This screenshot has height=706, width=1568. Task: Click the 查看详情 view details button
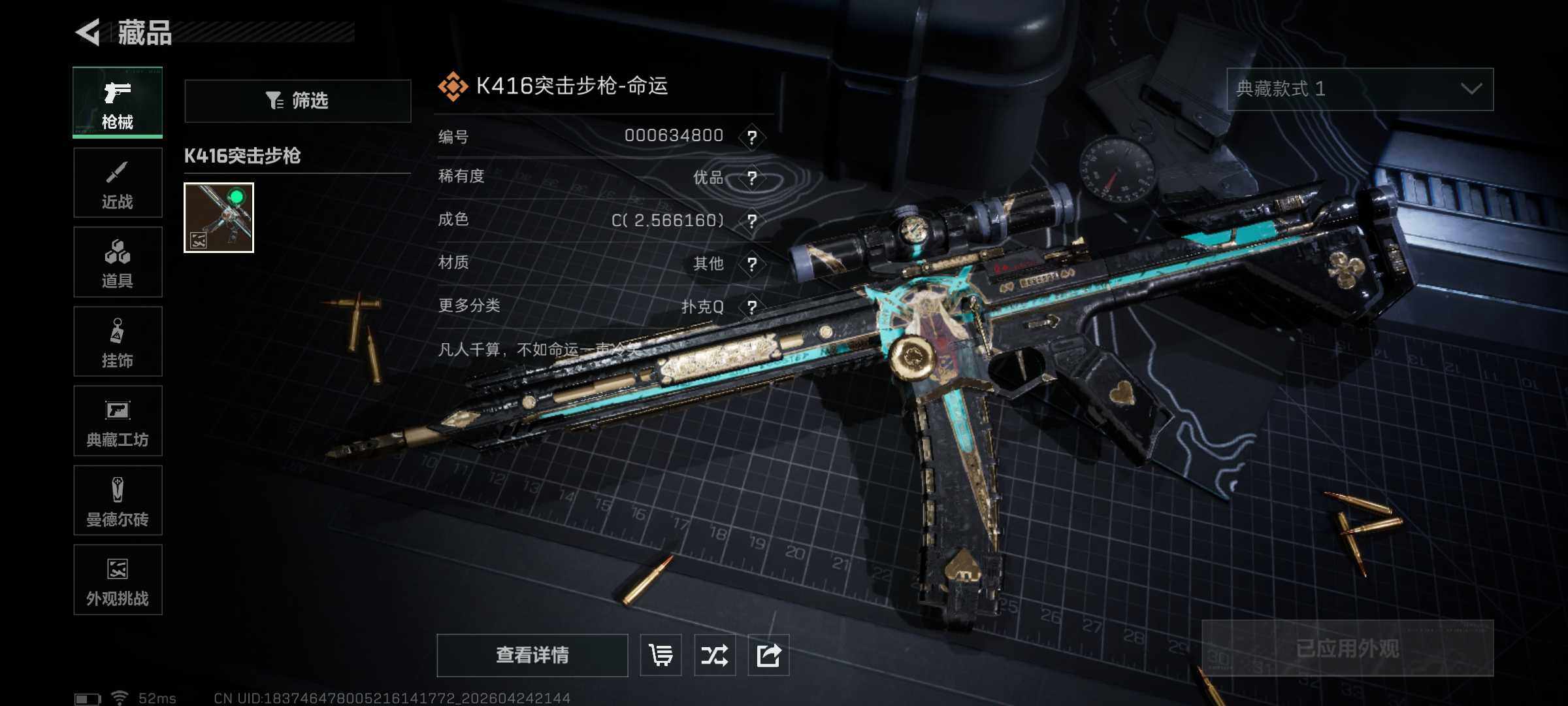[532, 655]
